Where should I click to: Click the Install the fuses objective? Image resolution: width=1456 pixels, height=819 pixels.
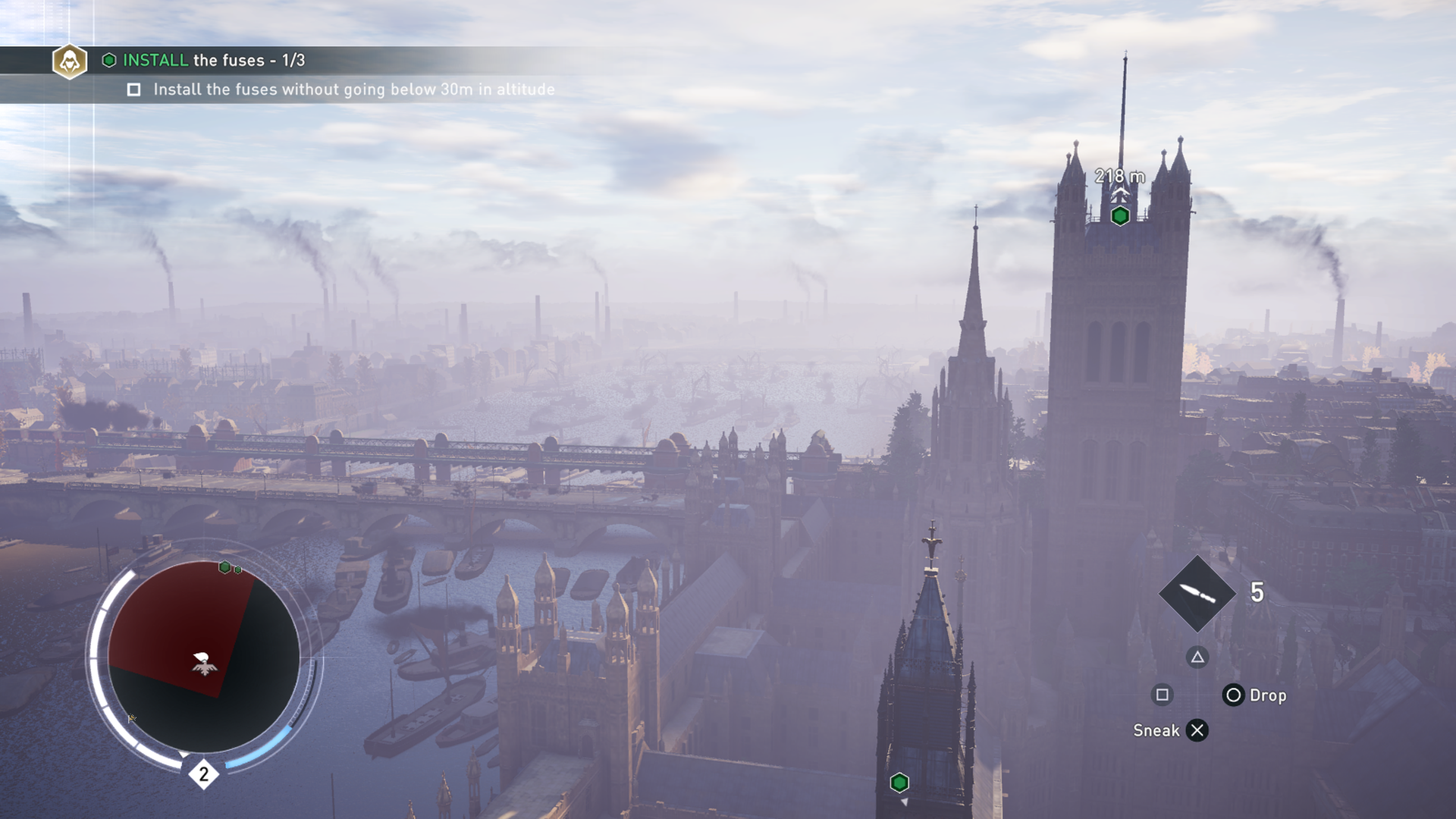pyautogui.click(x=213, y=60)
